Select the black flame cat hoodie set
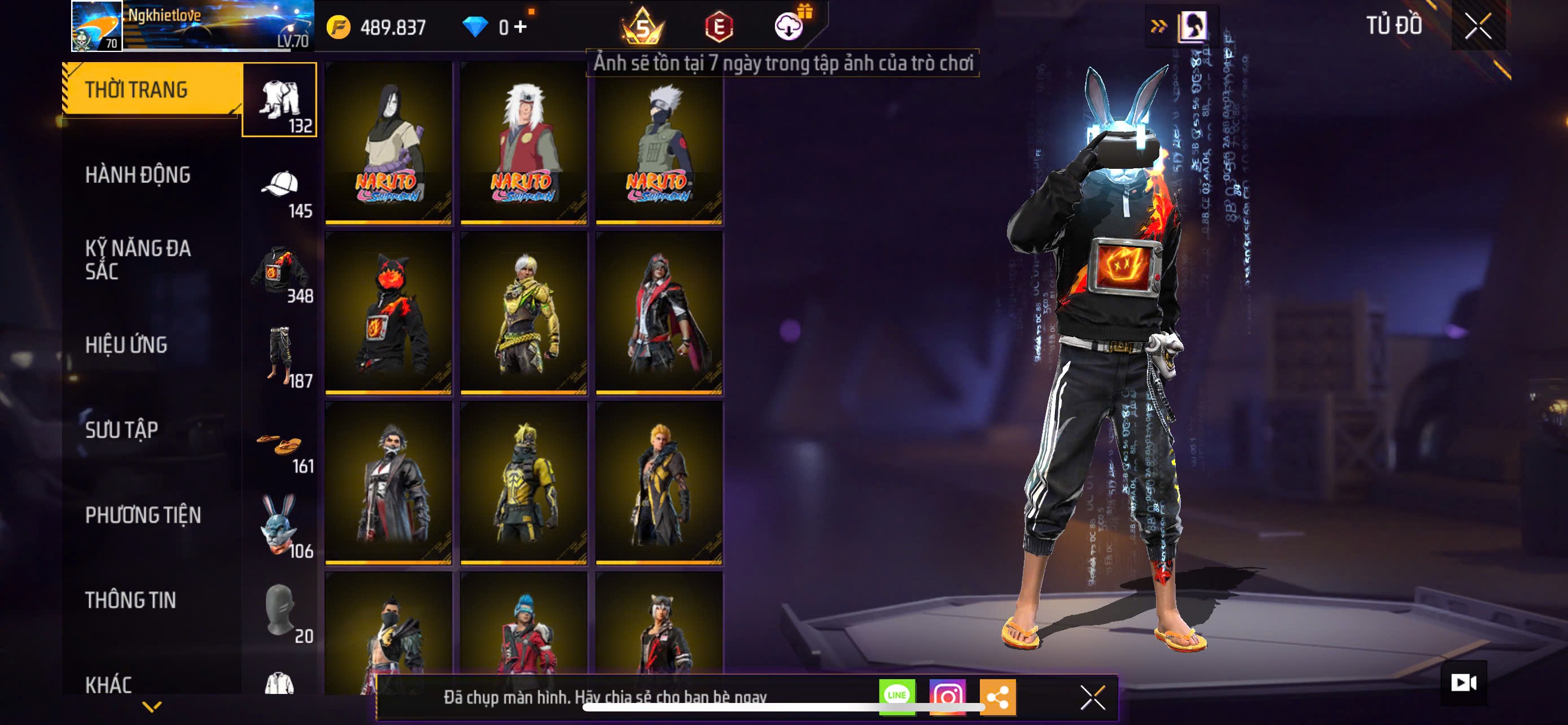 (389, 313)
